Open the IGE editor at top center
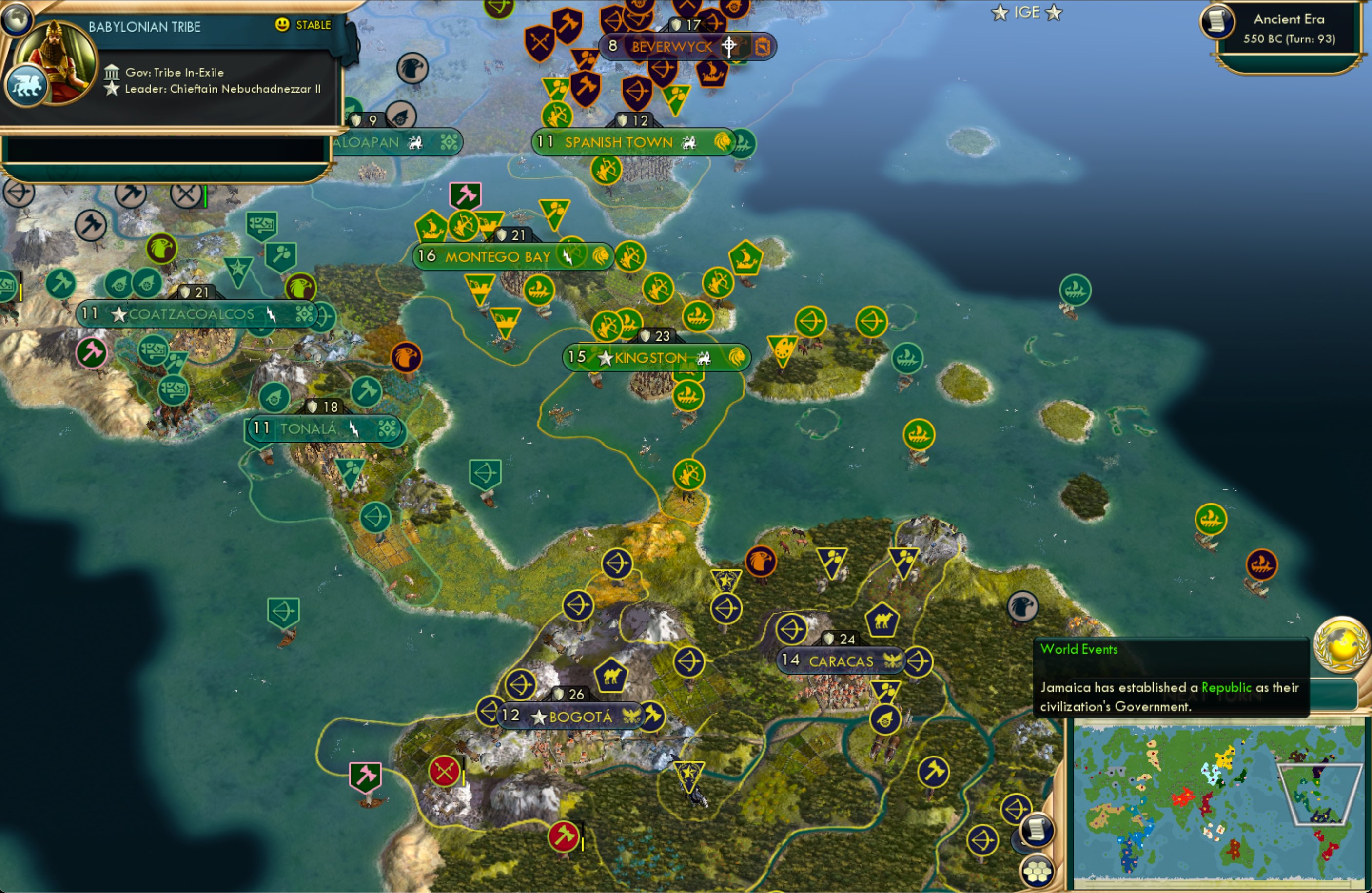1372x893 pixels. (x=1027, y=12)
